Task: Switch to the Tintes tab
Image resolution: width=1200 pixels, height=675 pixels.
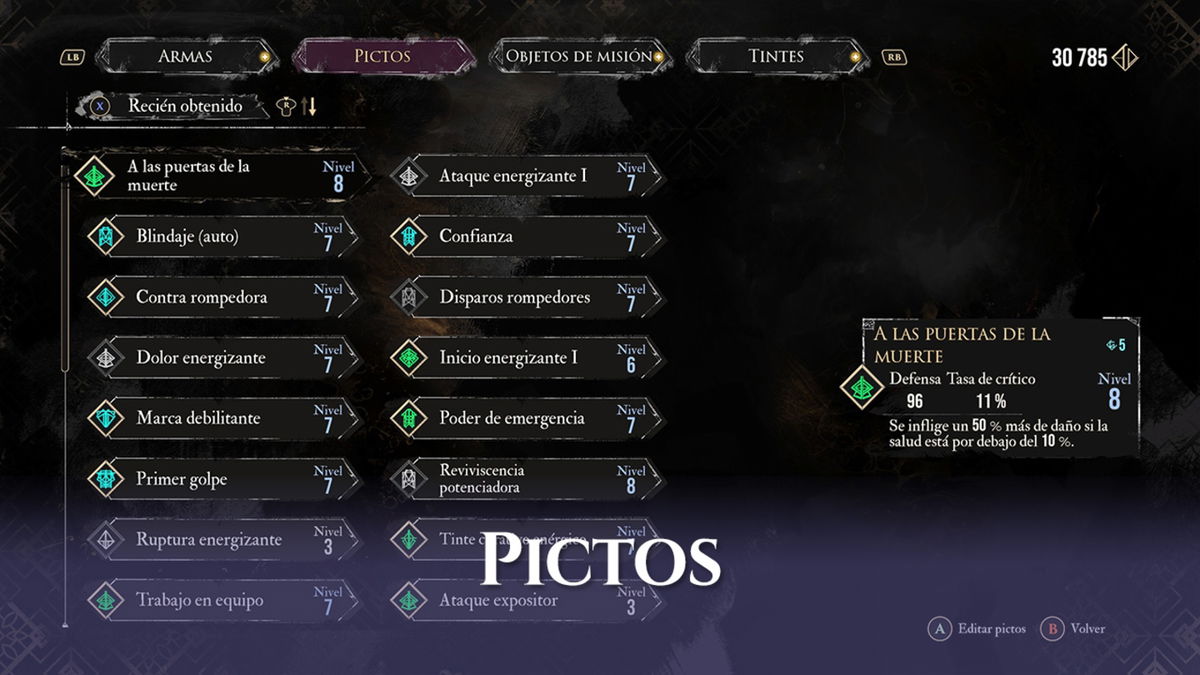Action: click(x=776, y=56)
